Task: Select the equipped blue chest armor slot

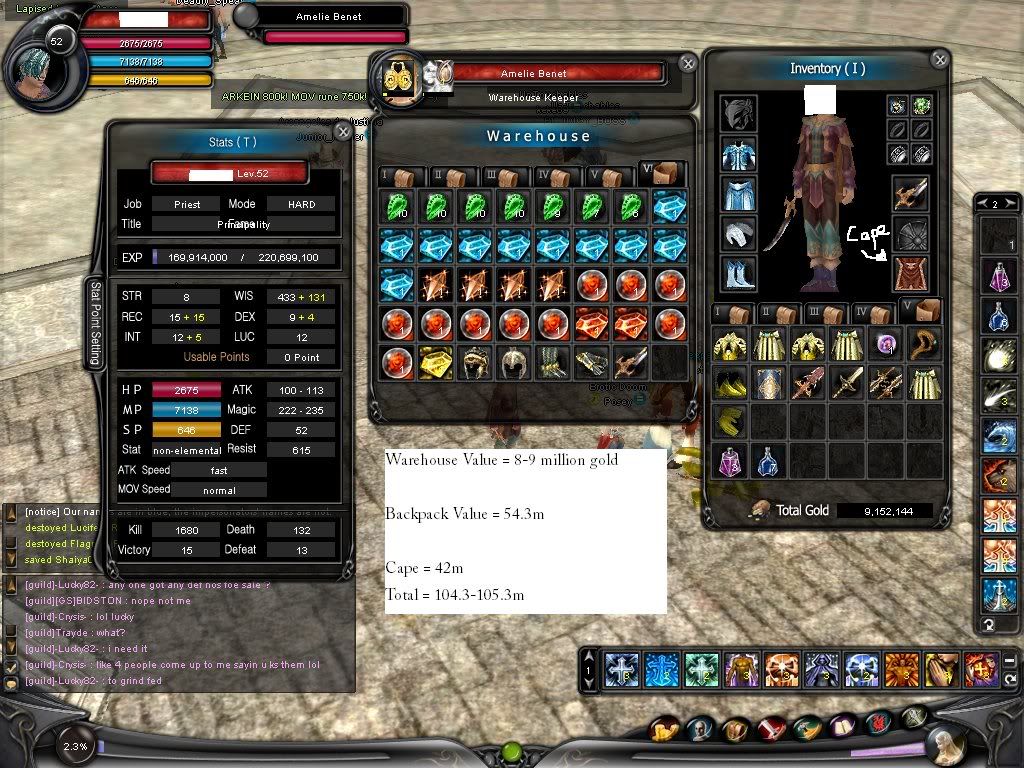Action: pos(738,154)
